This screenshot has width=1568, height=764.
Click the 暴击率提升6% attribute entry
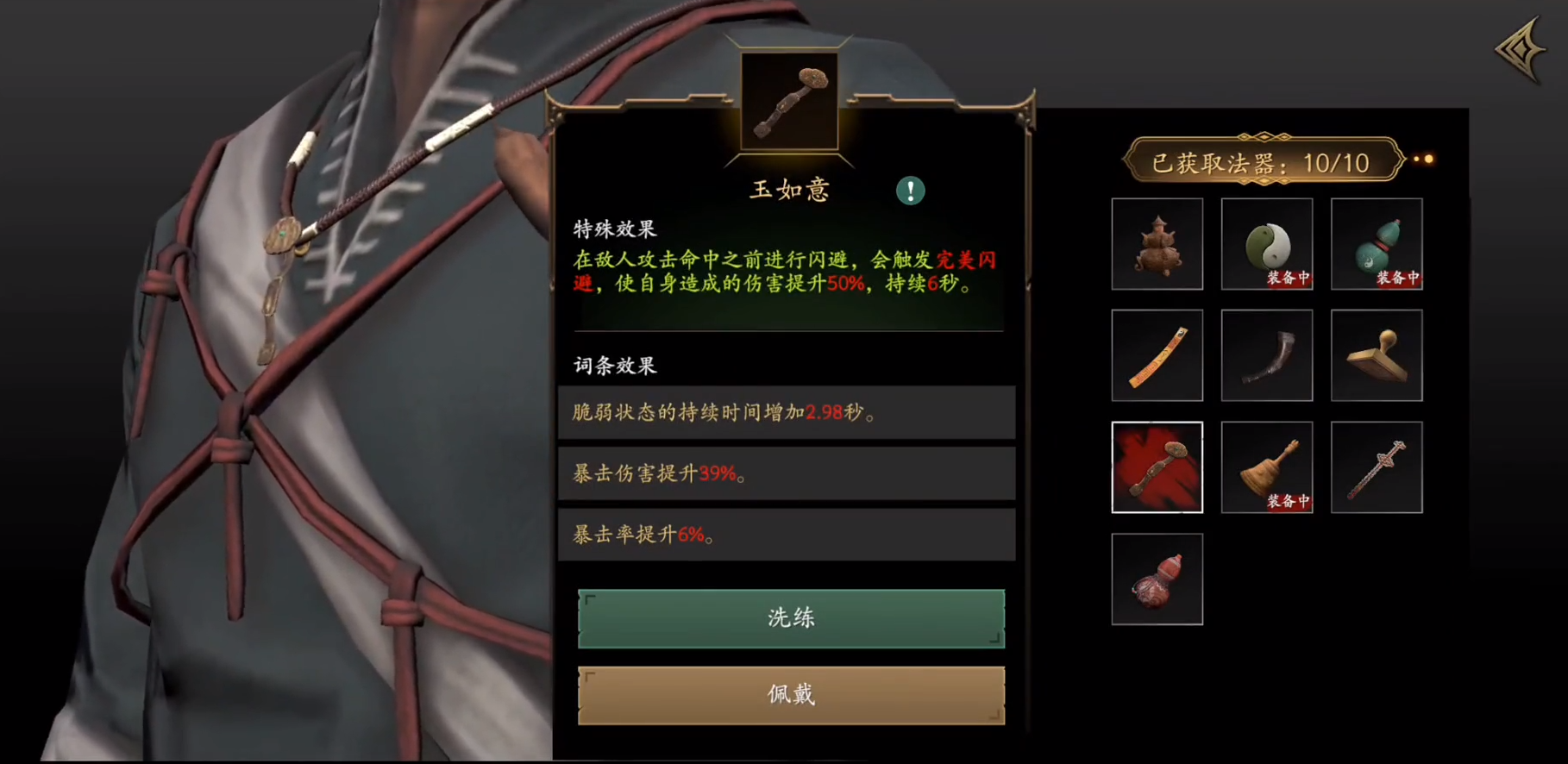point(787,535)
